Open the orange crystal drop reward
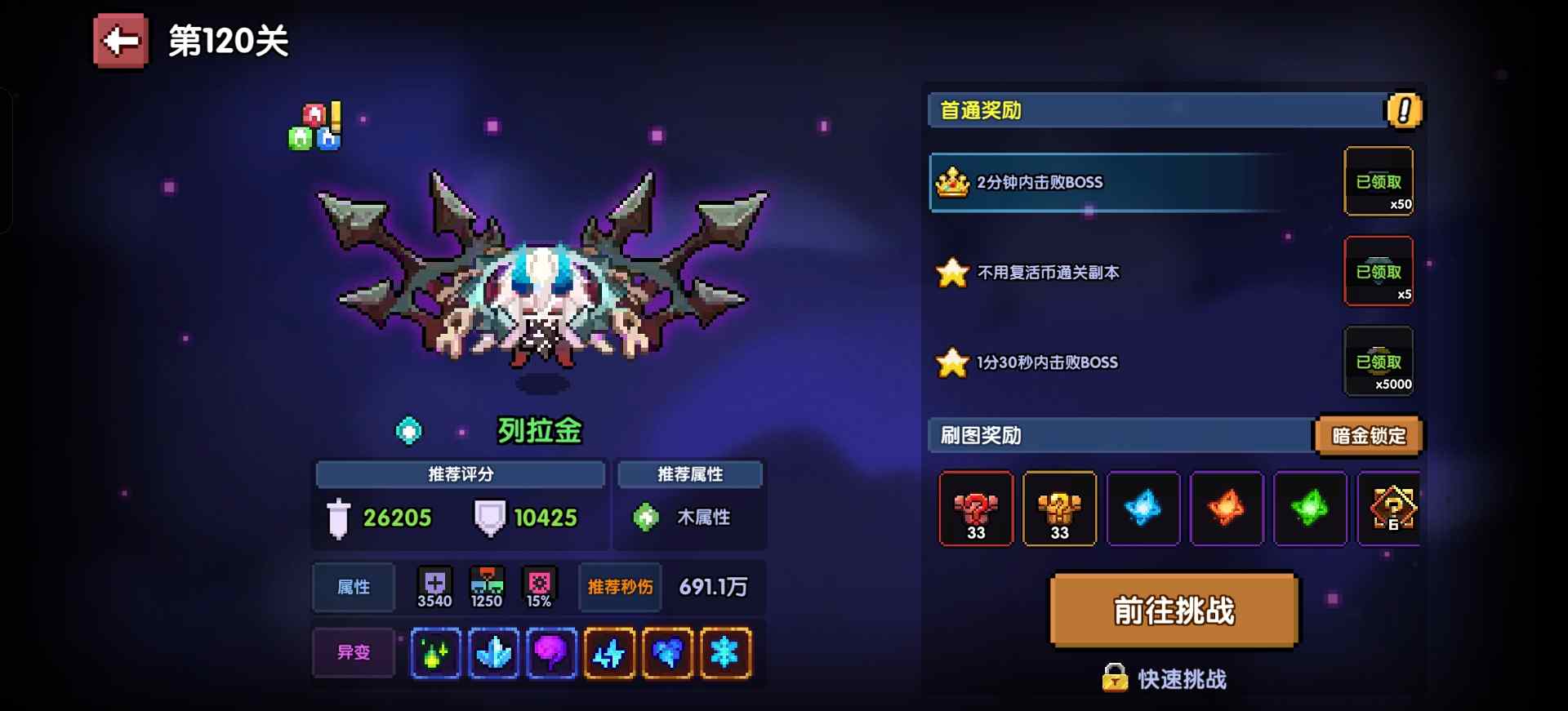Image resolution: width=1568 pixels, height=711 pixels. (x=1227, y=509)
